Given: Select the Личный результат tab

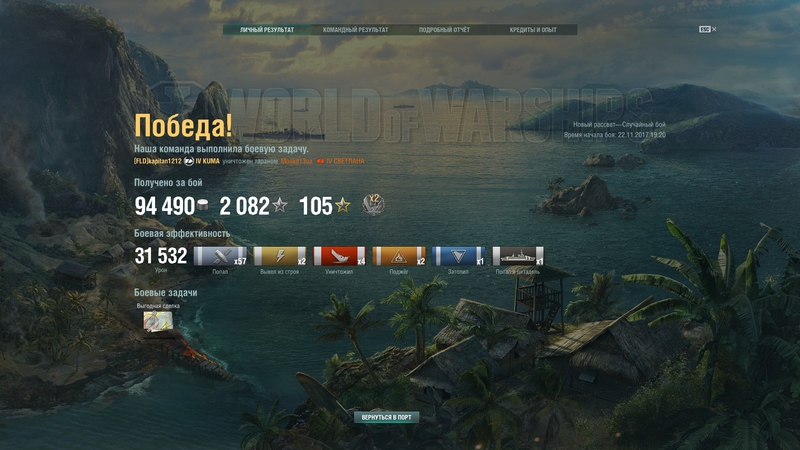Looking at the screenshot, I should click(267, 30).
